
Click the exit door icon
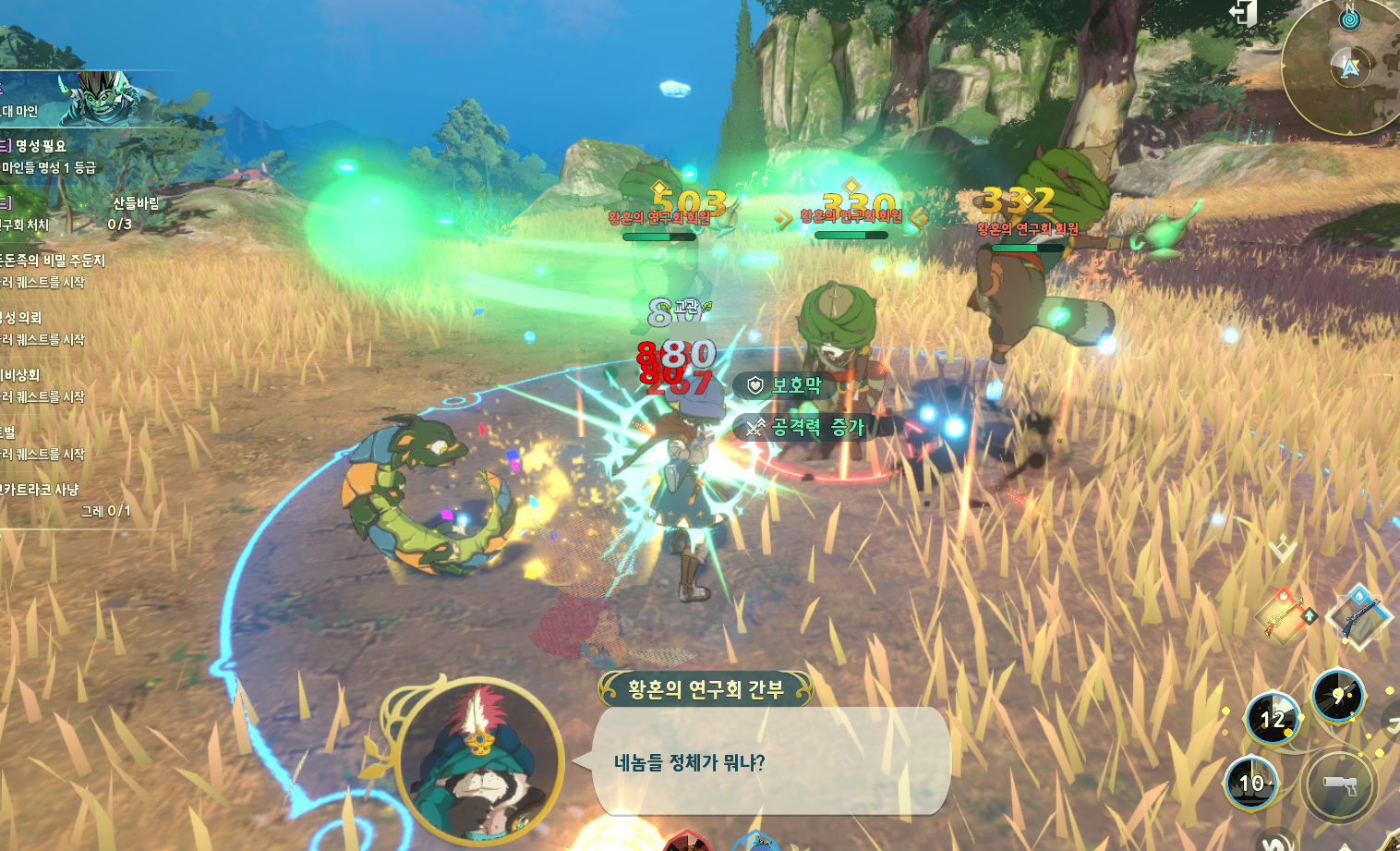pyautogui.click(x=1244, y=12)
